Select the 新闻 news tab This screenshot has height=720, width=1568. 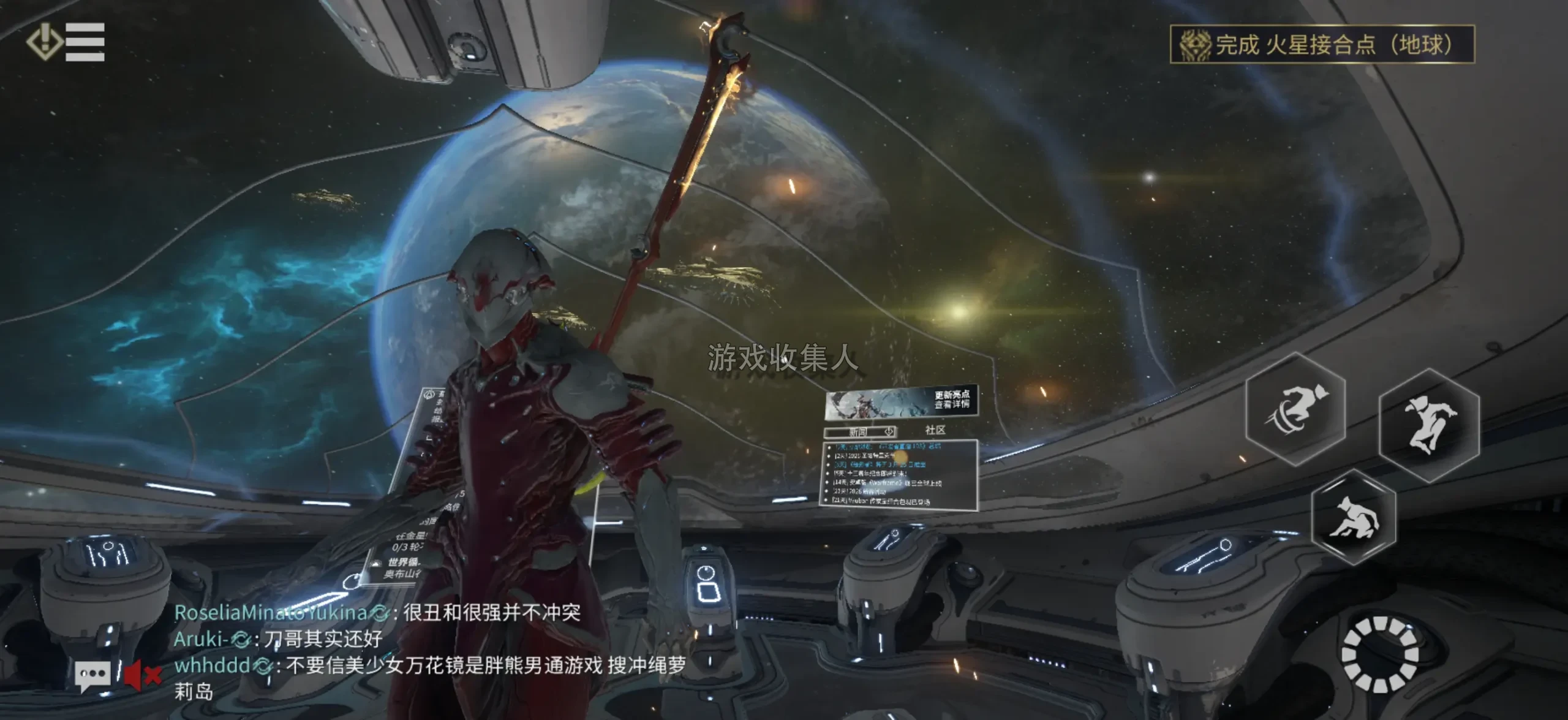tap(860, 432)
